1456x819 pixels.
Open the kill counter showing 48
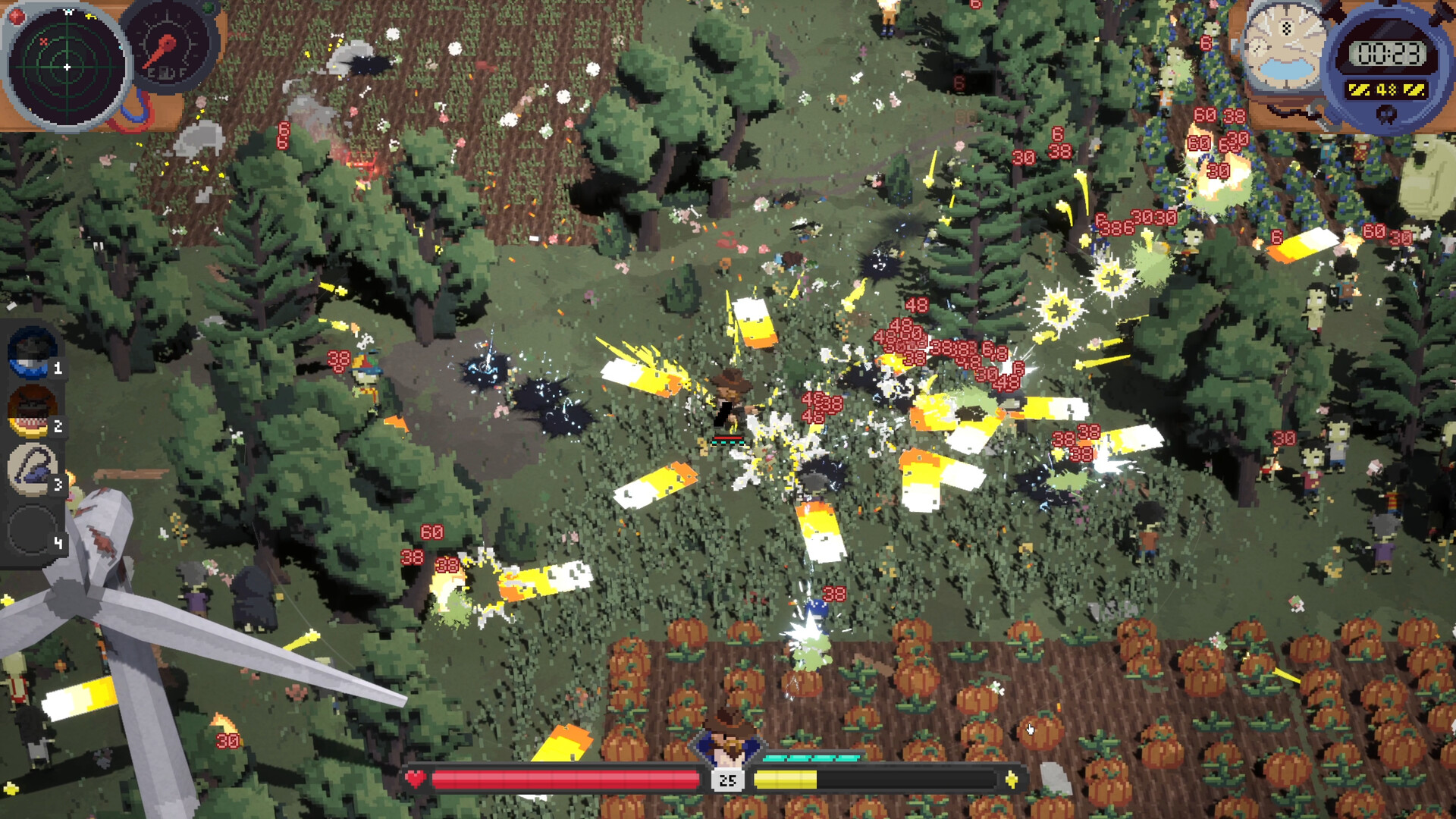click(x=1388, y=88)
